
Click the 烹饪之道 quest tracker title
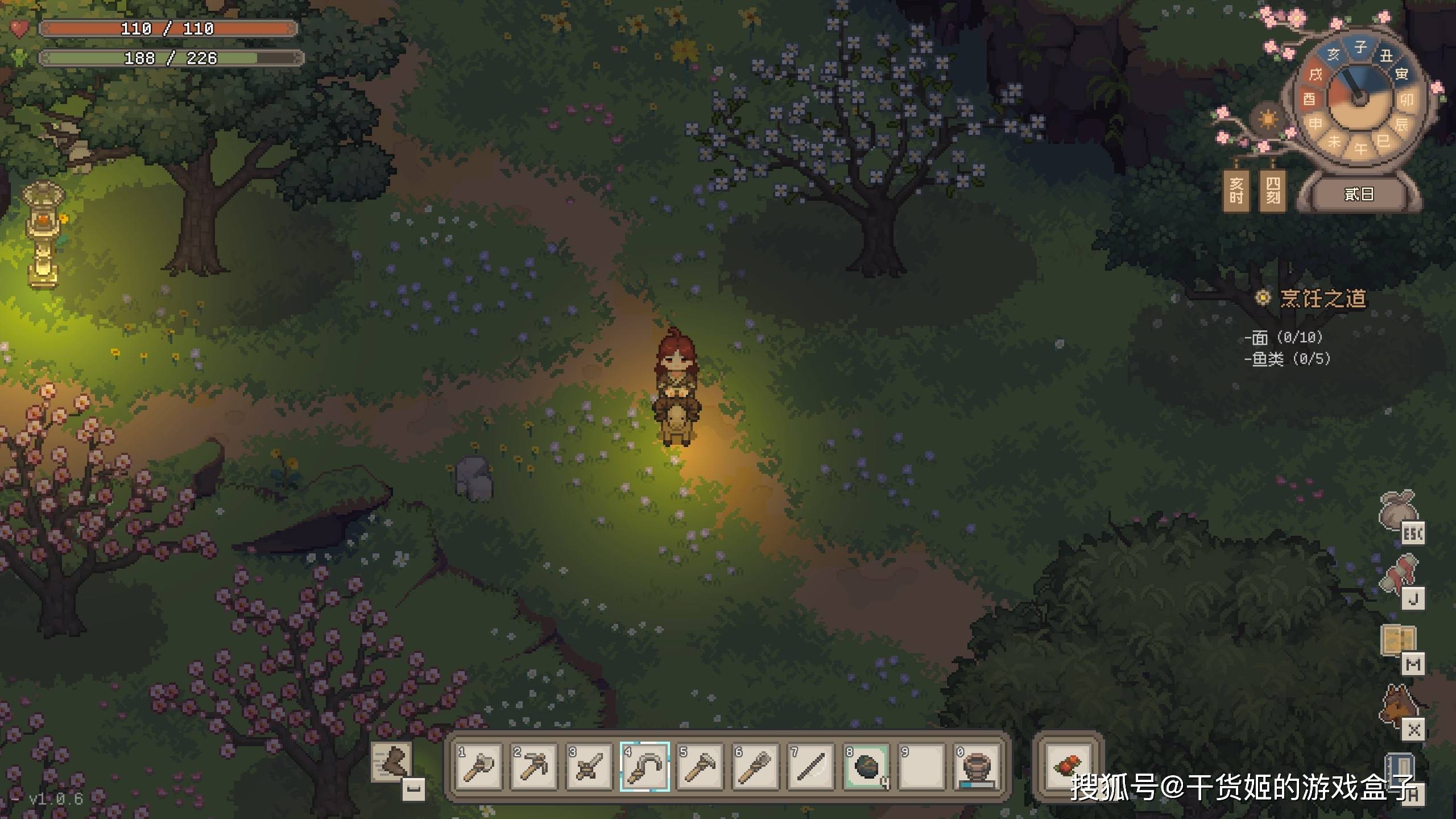point(1323,299)
